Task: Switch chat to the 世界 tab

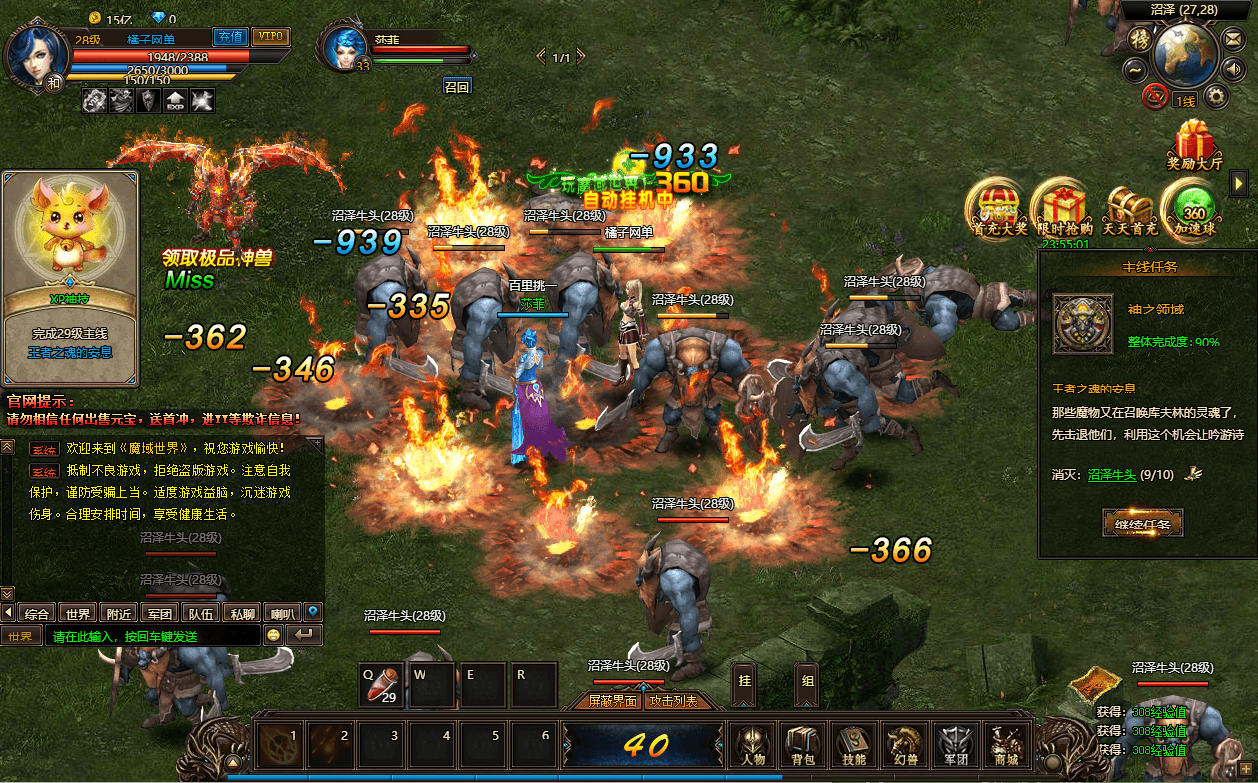Action: (x=78, y=613)
